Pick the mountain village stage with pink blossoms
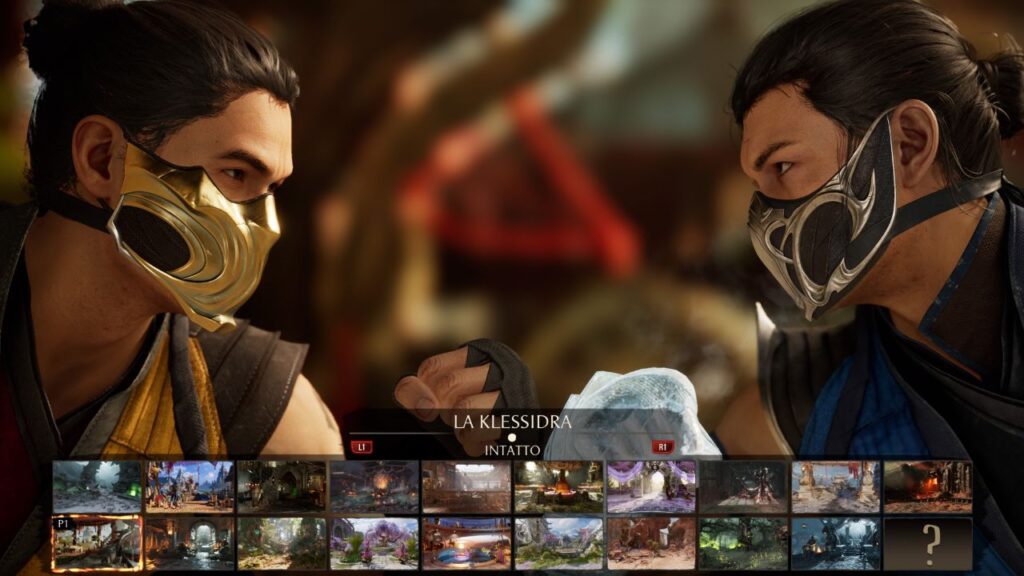Screen dimensions: 1024x576 pyautogui.click(x=559, y=543)
